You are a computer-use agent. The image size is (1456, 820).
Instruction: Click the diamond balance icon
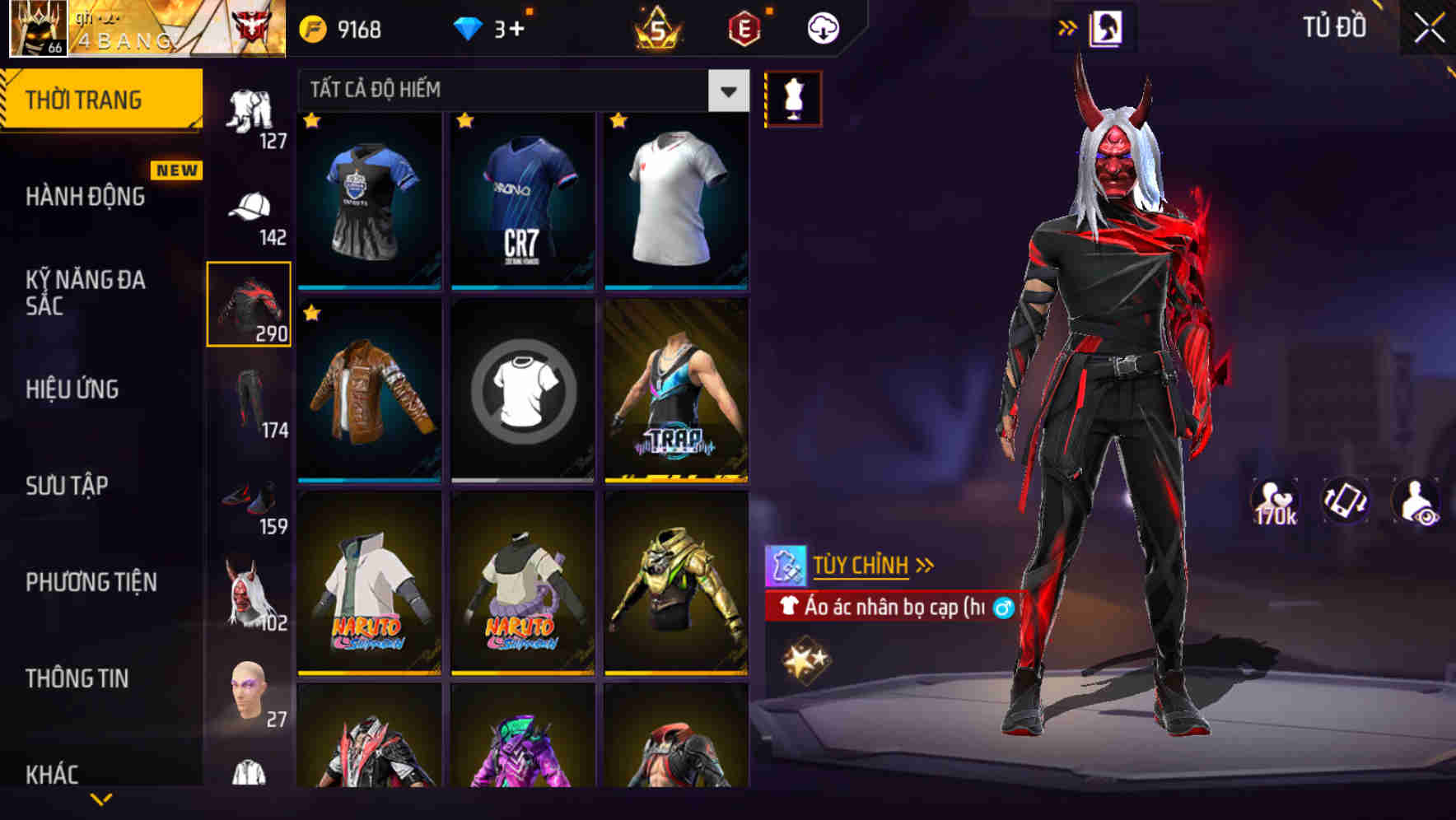pos(469,26)
